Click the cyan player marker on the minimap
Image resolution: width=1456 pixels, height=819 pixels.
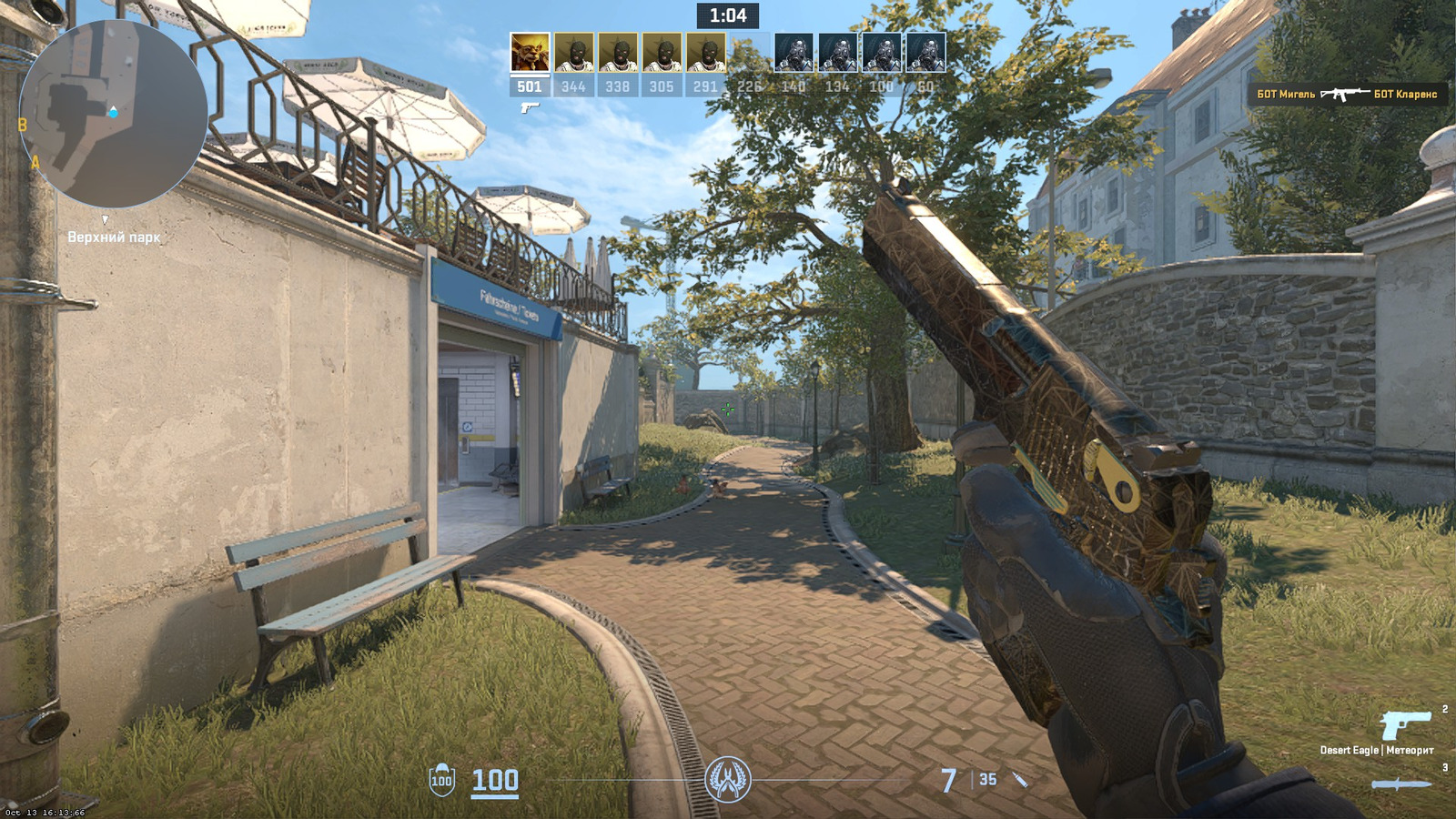113,113
